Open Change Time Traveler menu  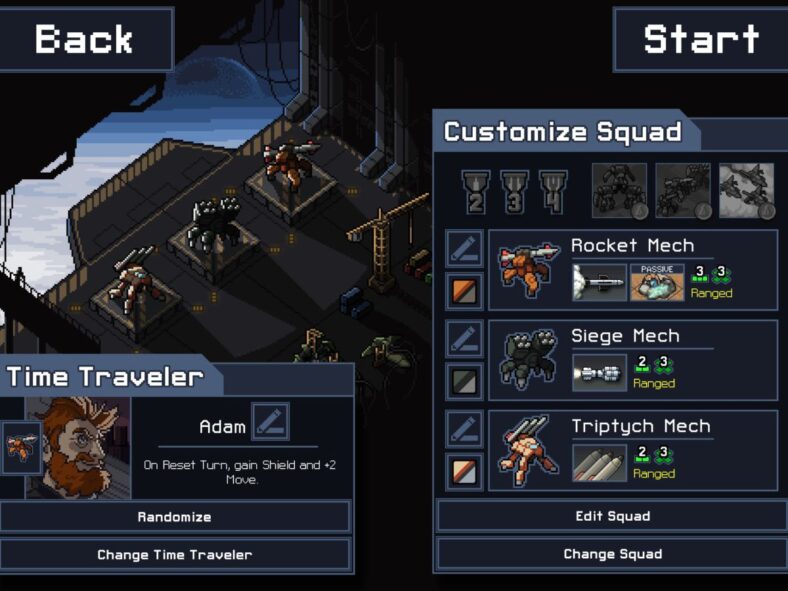point(175,554)
